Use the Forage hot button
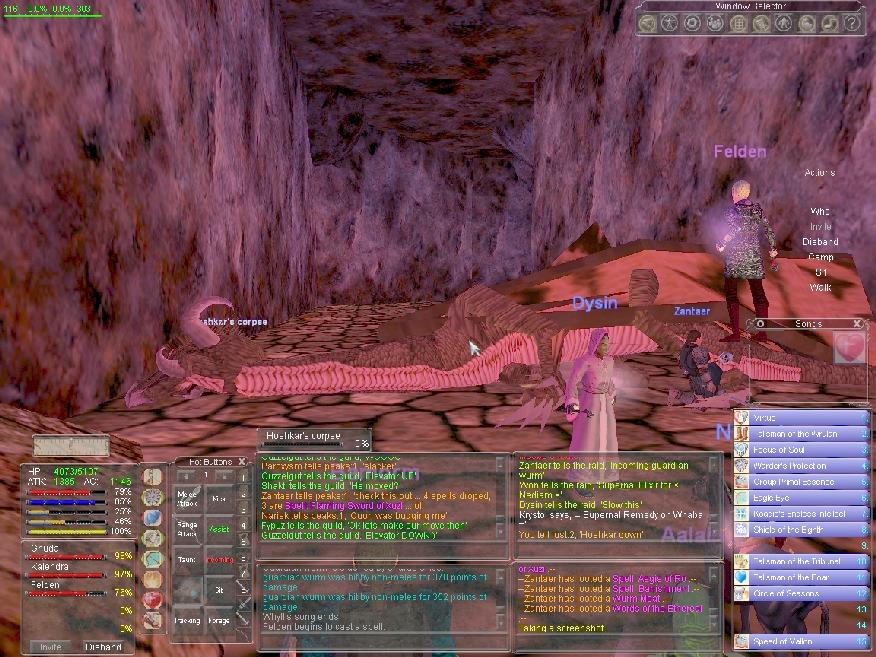The height and width of the screenshot is (657, 876). 219,620
